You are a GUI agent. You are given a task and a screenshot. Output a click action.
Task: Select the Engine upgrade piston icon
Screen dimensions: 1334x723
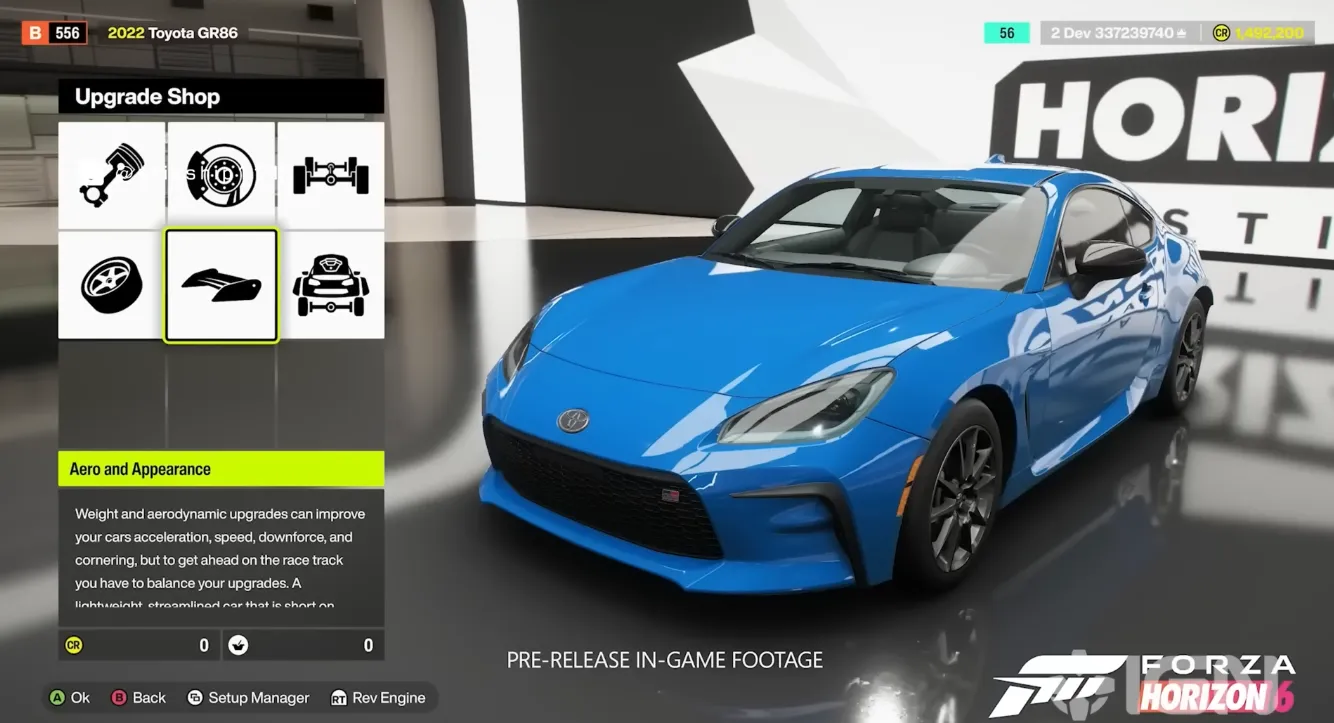click(110, 173)
